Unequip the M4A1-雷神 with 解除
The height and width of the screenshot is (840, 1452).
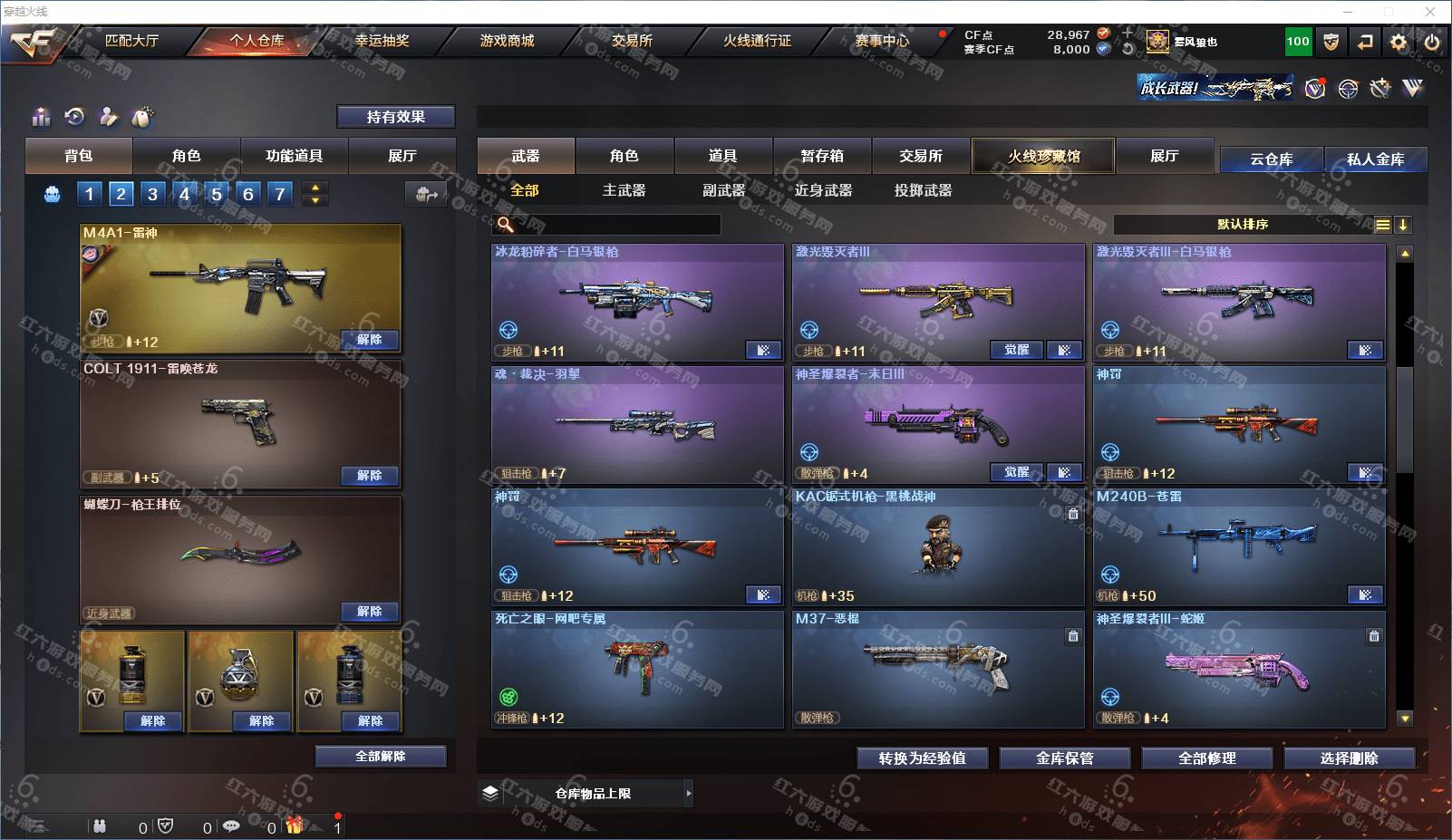coord(369,340)
